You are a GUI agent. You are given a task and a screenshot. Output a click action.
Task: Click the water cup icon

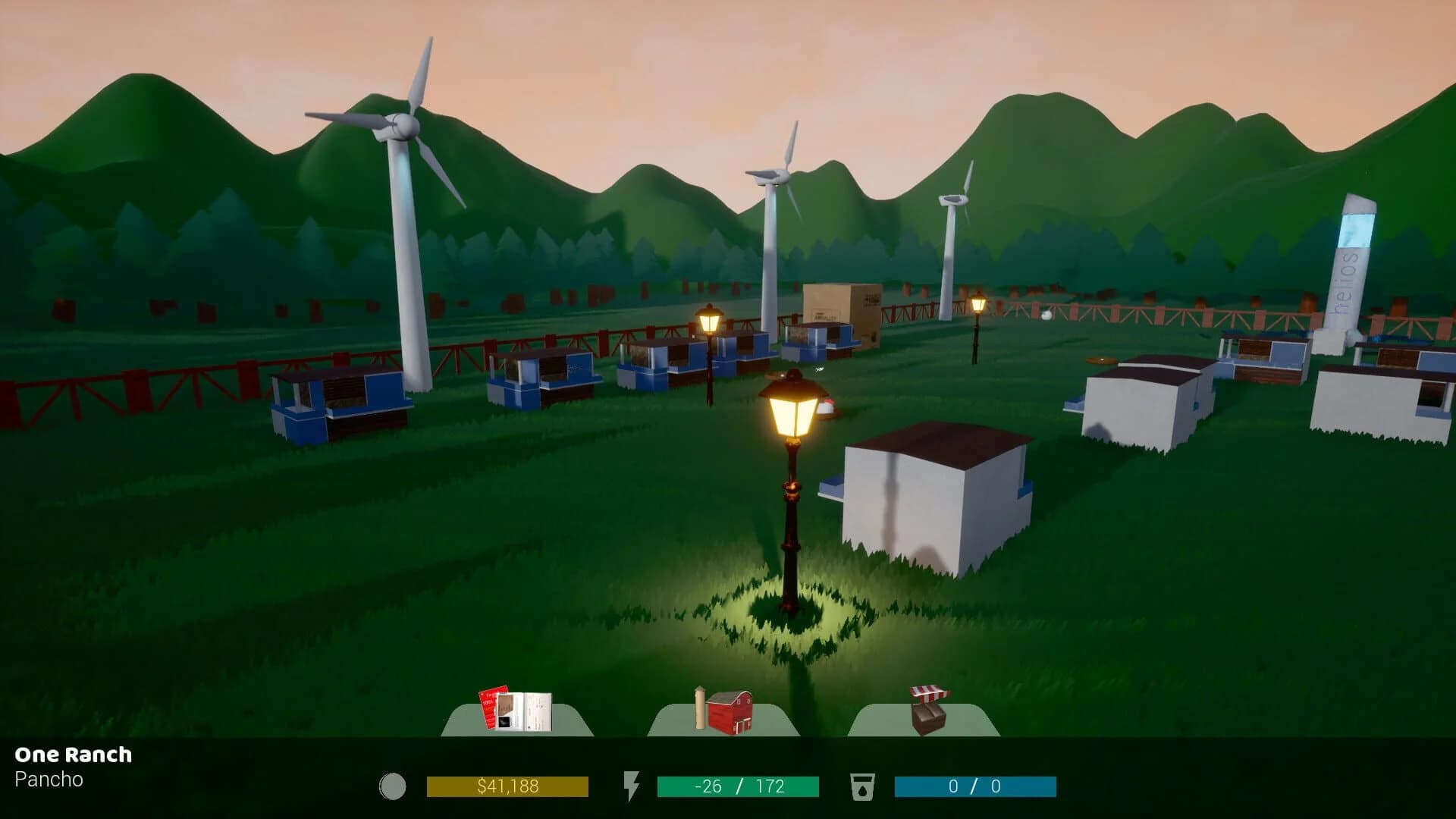[x=864, y=786]
